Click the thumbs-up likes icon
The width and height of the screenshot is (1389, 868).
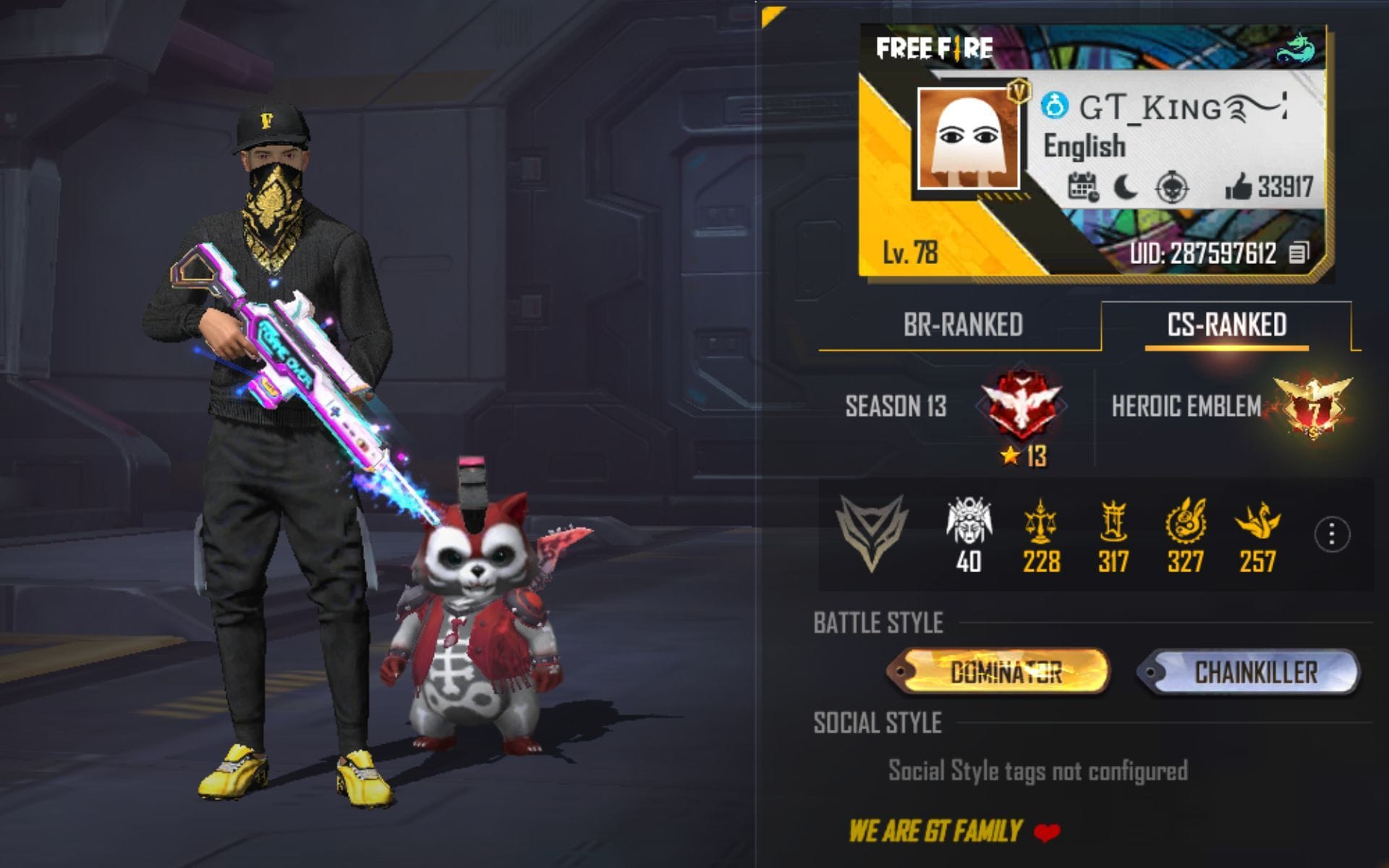(x=1238, y=187)
